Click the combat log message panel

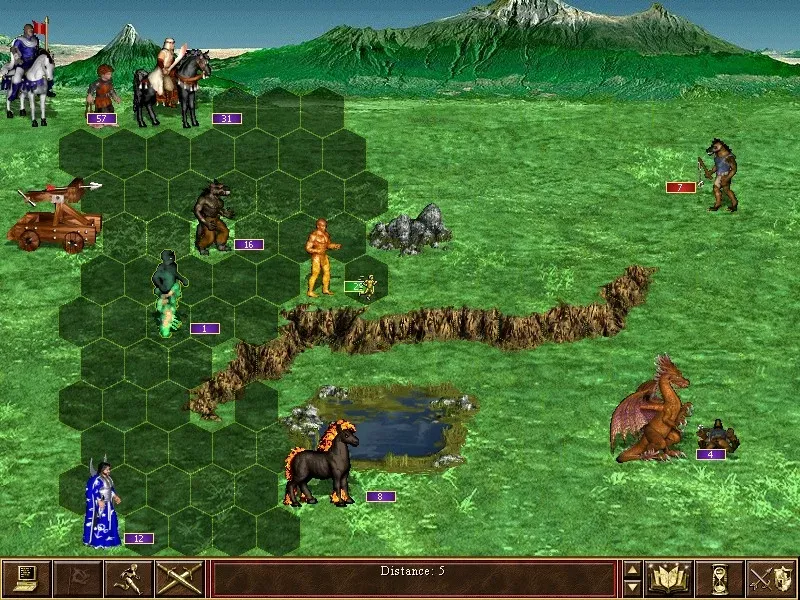413,578
